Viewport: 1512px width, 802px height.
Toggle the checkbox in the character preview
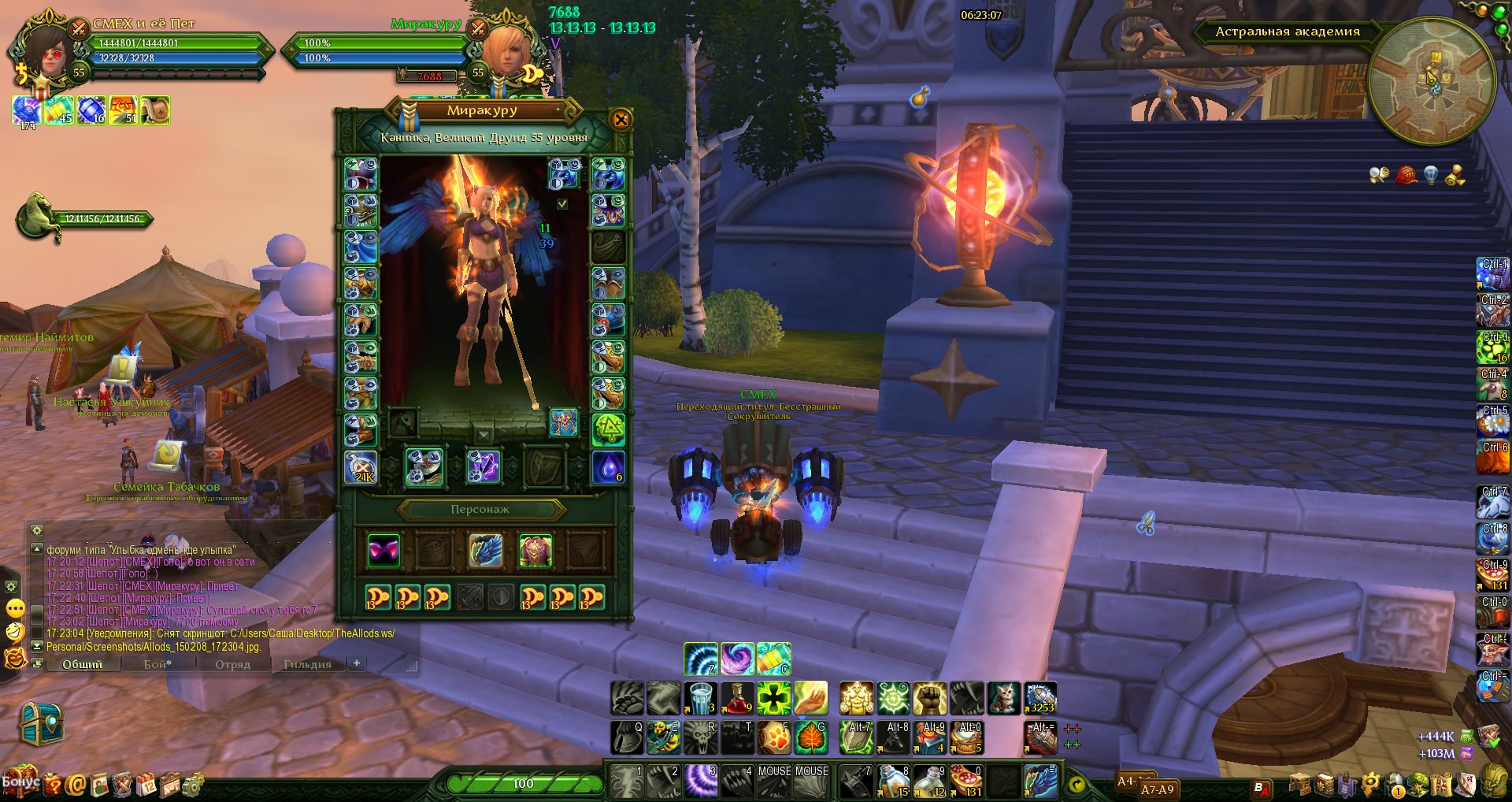pyautogui.click(x=562, y=204)
